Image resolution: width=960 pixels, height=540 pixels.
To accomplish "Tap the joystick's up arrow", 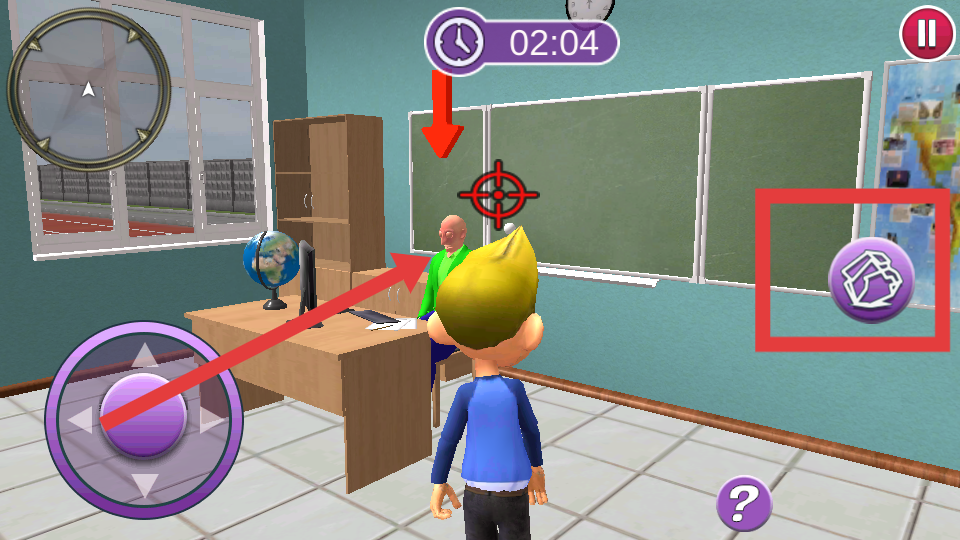I will pyautogui.click(x=145, y=355).
